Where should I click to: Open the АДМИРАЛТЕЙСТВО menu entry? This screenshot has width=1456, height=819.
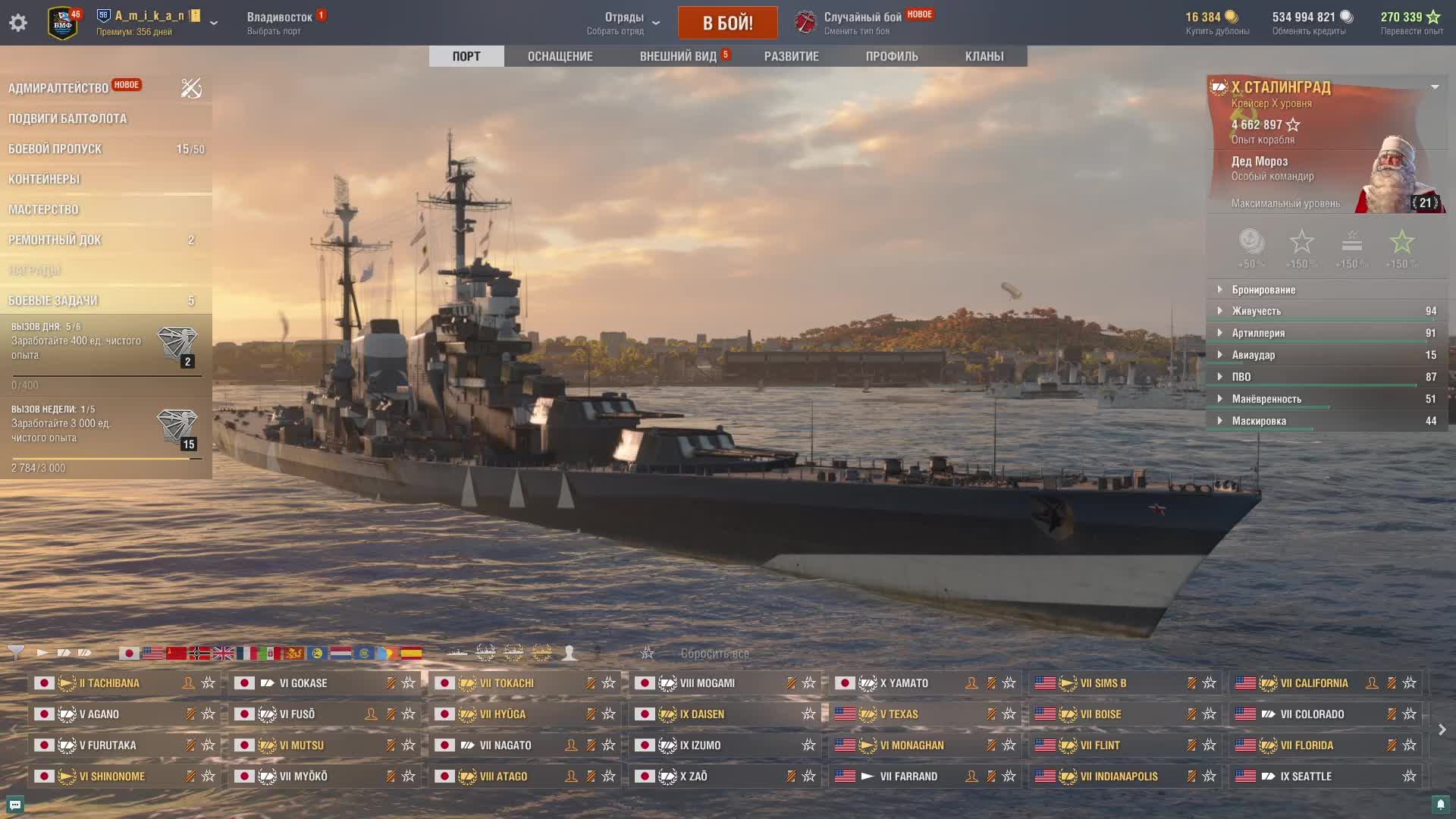click(58, 88)
